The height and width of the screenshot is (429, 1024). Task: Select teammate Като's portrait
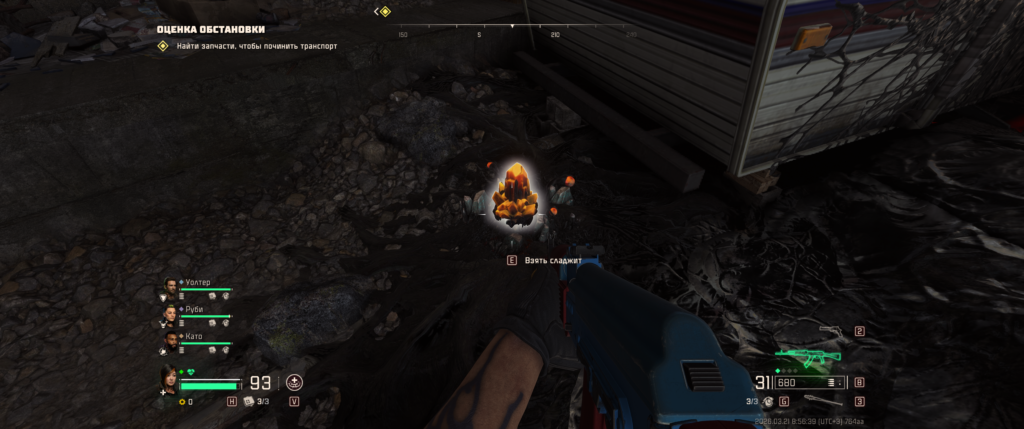pos(170,340)
